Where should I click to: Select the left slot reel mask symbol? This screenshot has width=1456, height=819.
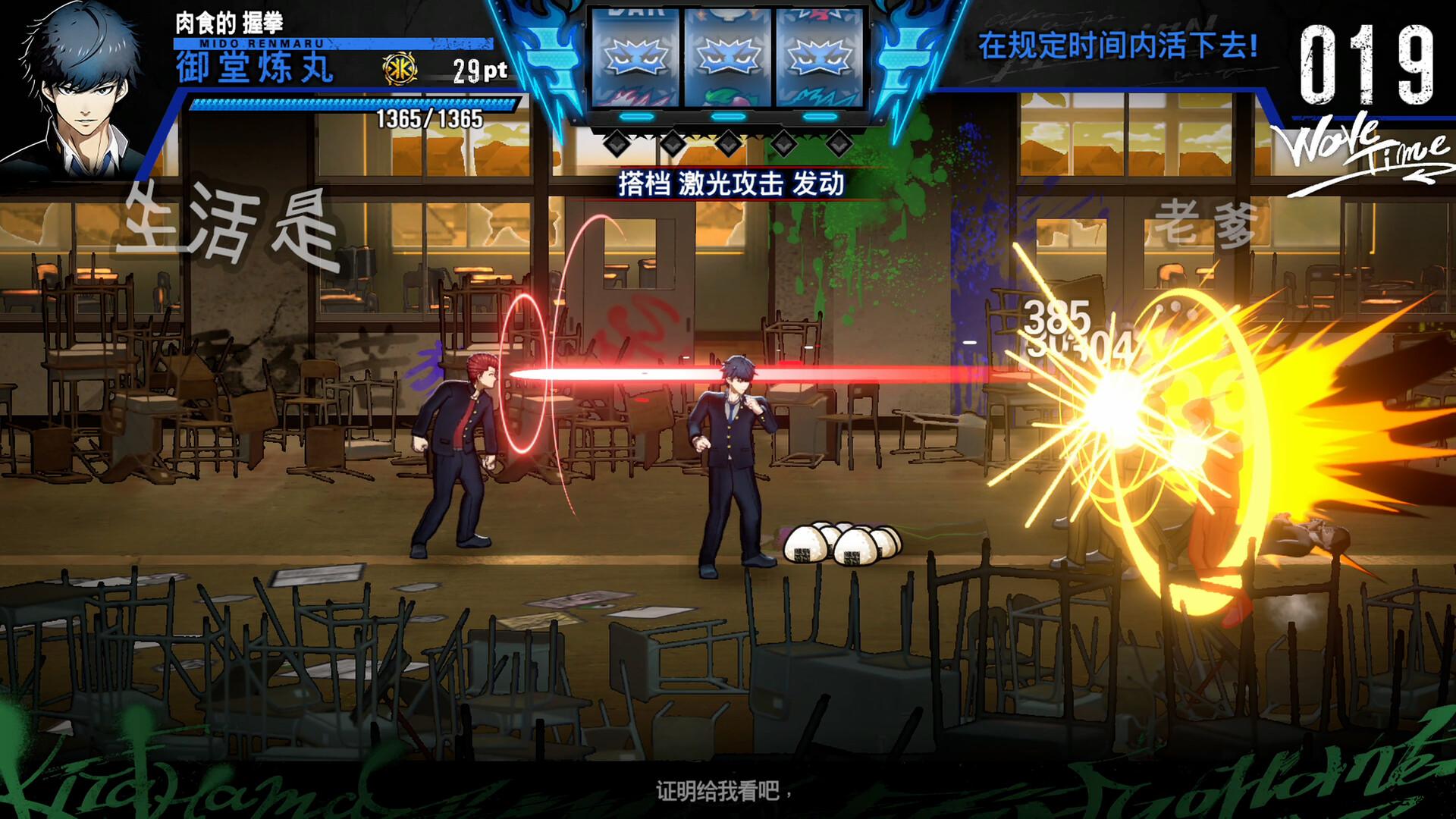[633, 57]
